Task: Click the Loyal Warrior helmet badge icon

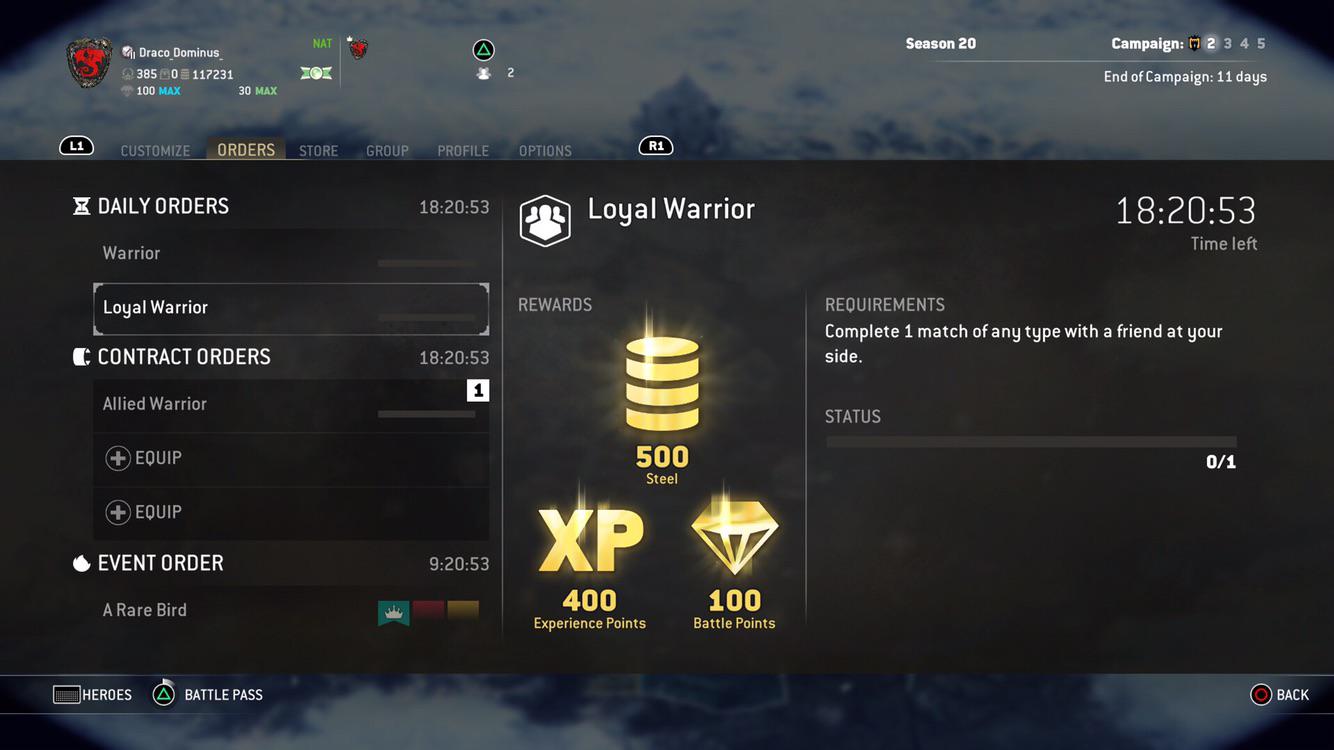Action: pyautogui.click(x=544, y=220)
